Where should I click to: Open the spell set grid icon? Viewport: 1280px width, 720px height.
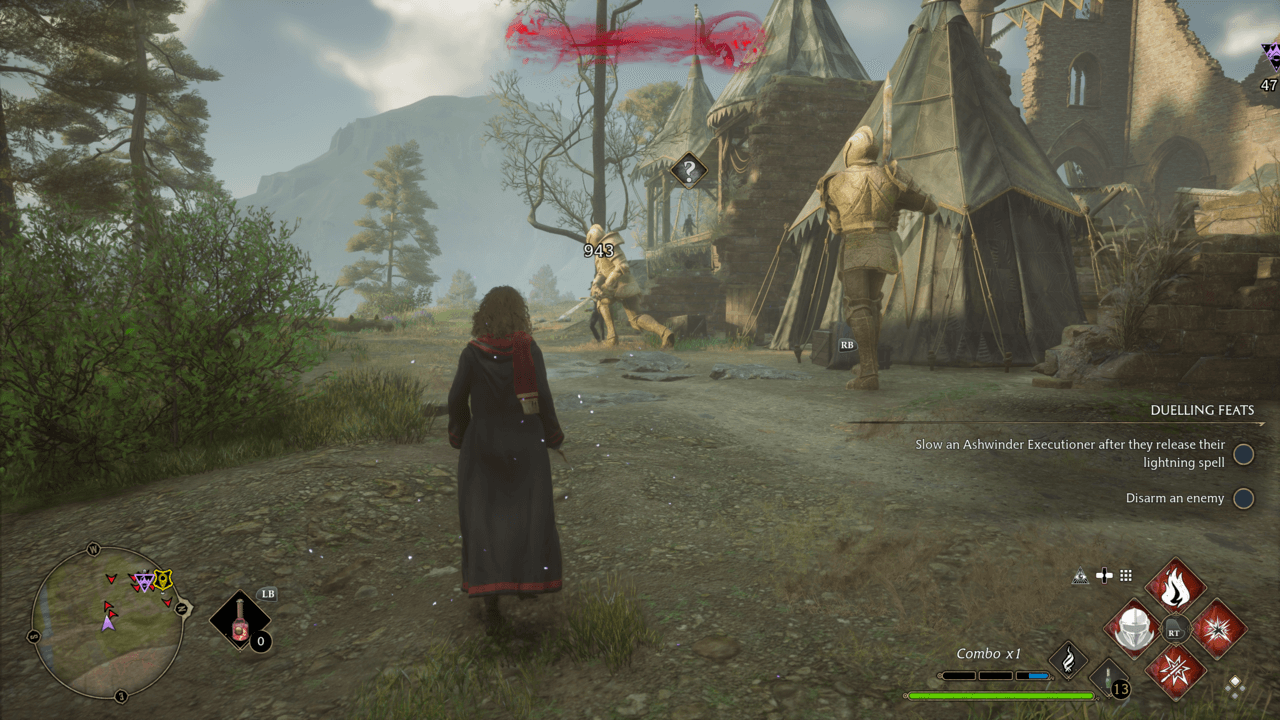coord(1125,575)
